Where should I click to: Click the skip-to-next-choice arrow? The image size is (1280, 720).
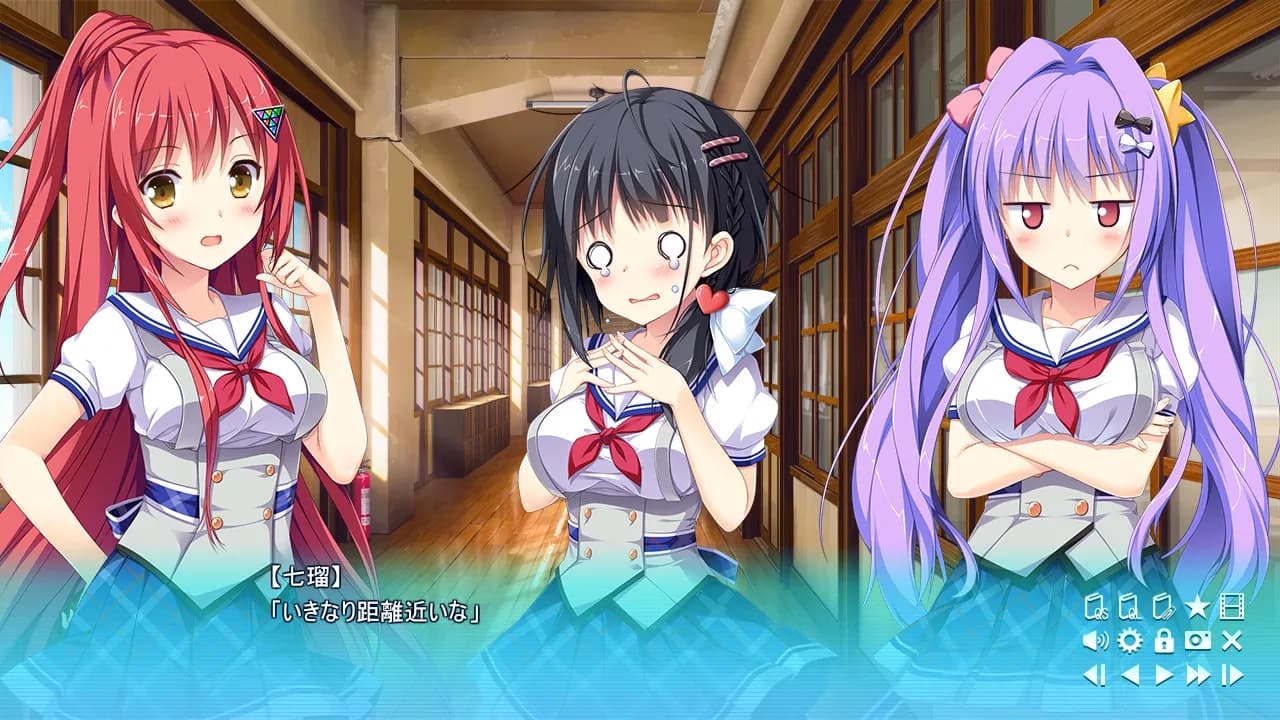coord(1233,674)
